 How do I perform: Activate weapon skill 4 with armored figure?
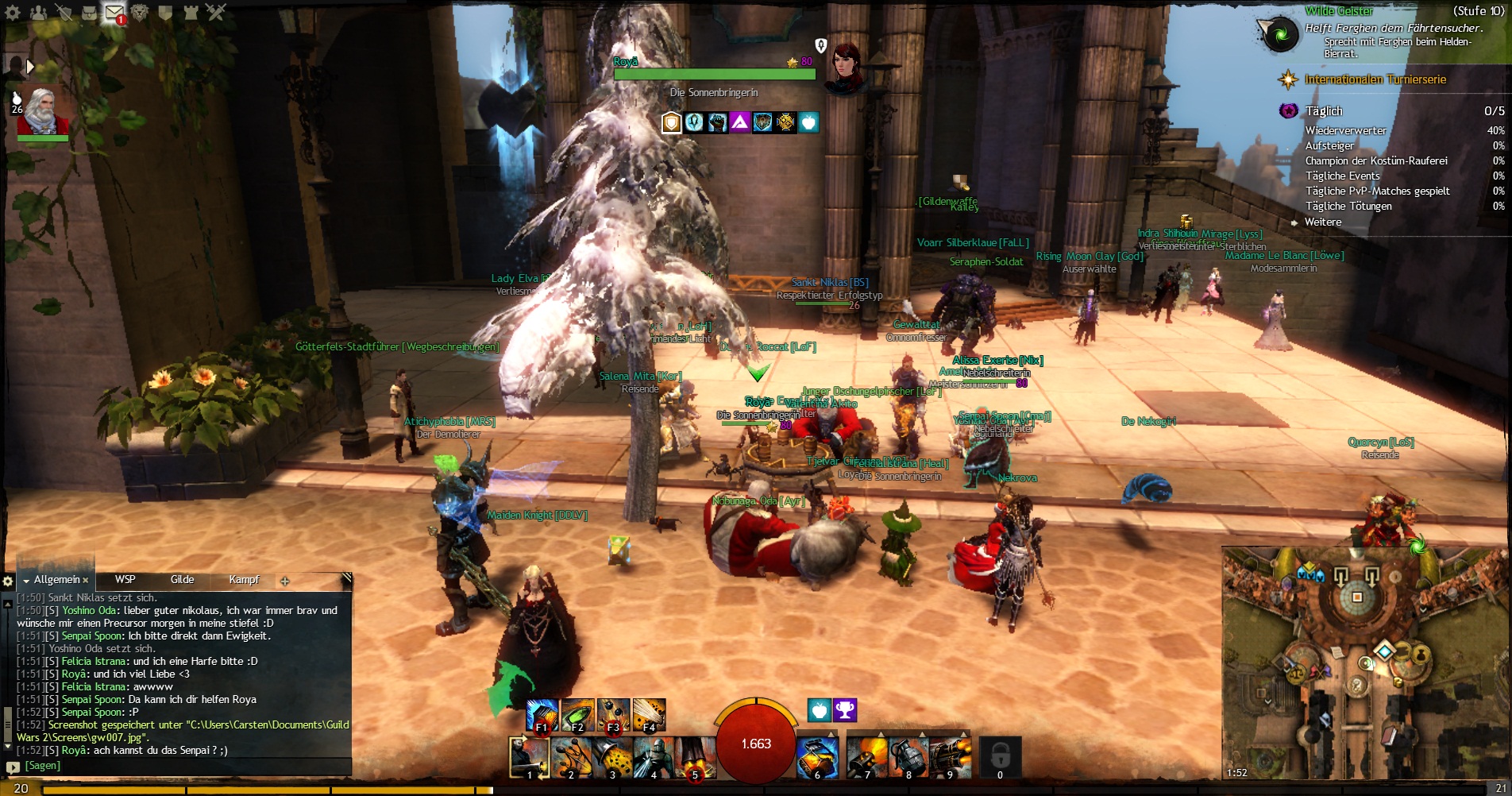click(x=654, y=757)
